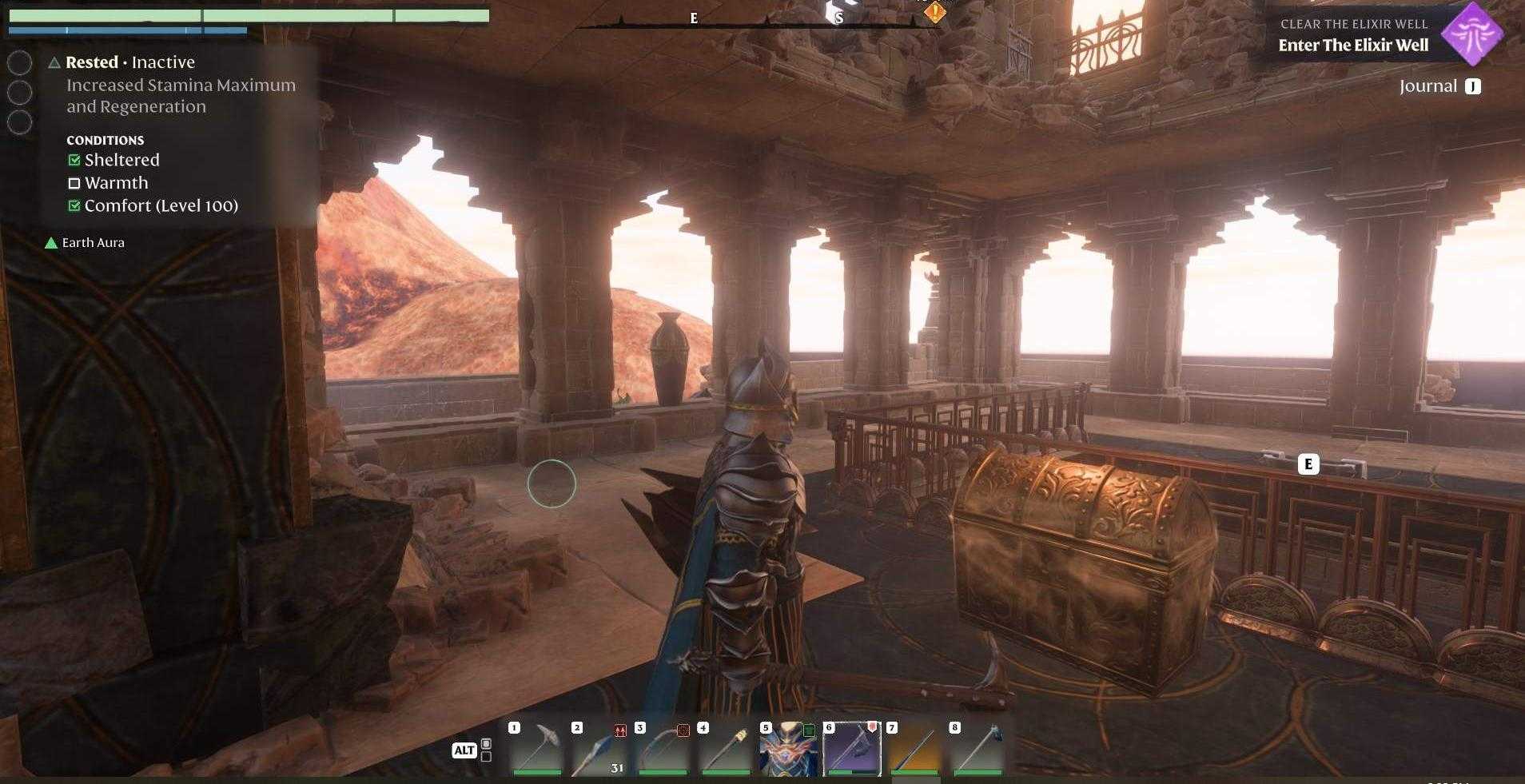Click the Comfort Level 100 checkmark
The width and height of the screenshot is (1525, 784).
click(x=75, y=205)
